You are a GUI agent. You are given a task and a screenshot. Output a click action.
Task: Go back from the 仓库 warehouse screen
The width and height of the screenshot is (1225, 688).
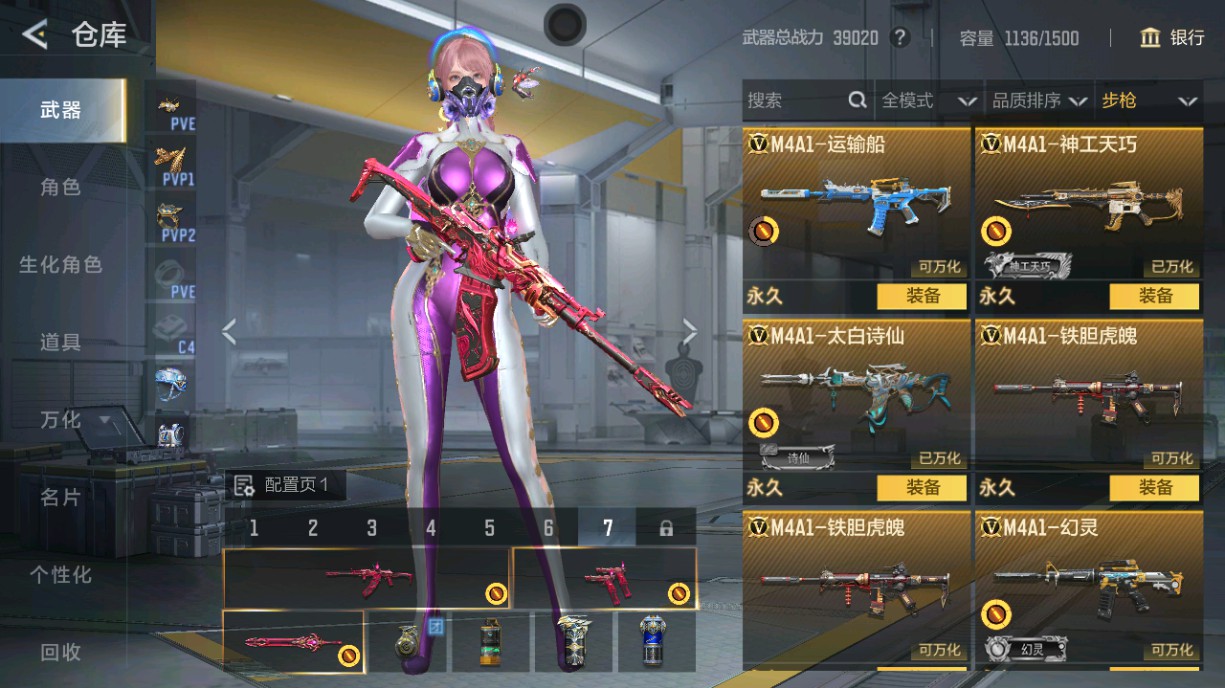[36, 36]
